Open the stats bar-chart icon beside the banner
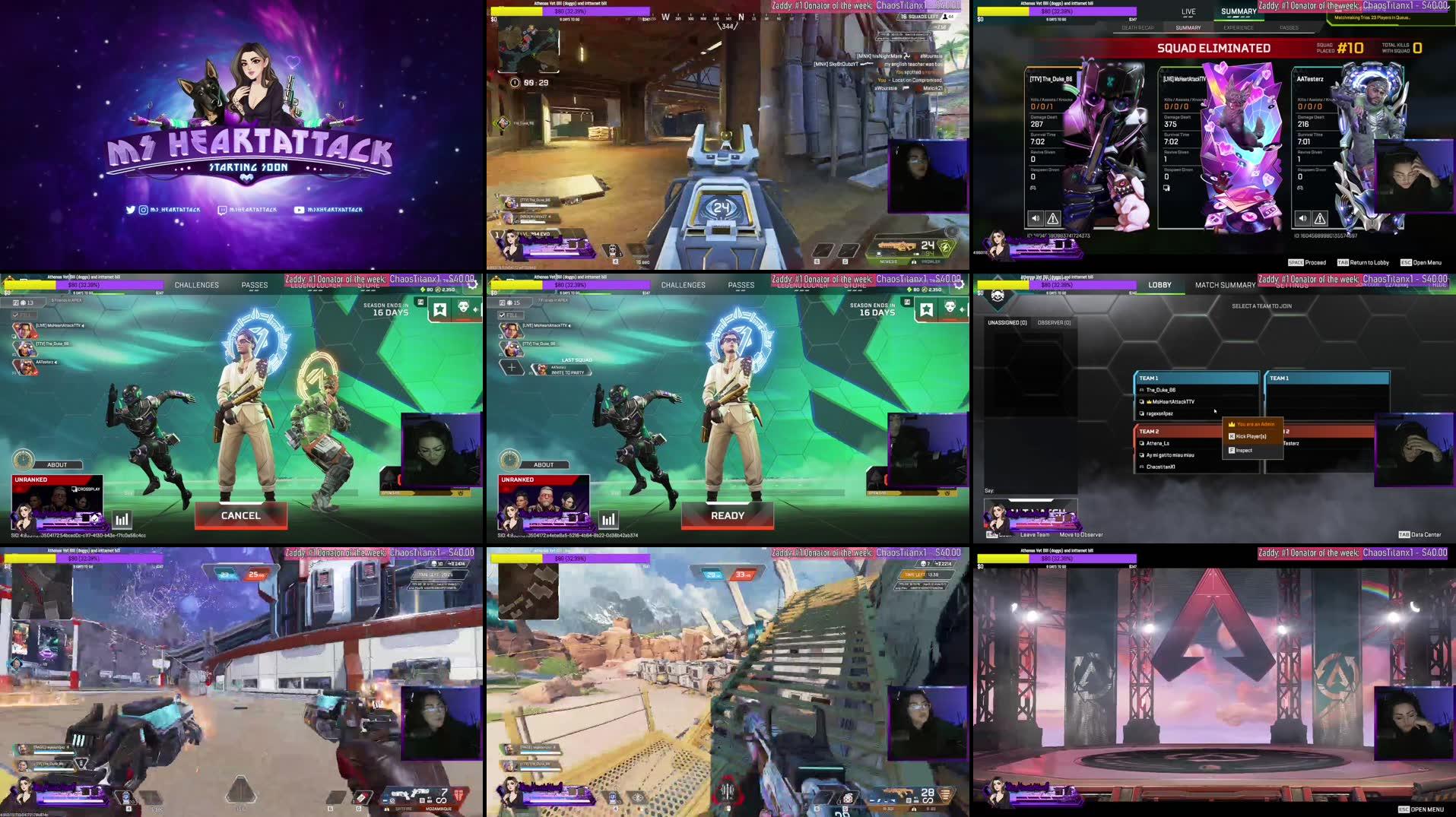The width and height of the screenshot is (1456, 817). [x=122, y=518]
